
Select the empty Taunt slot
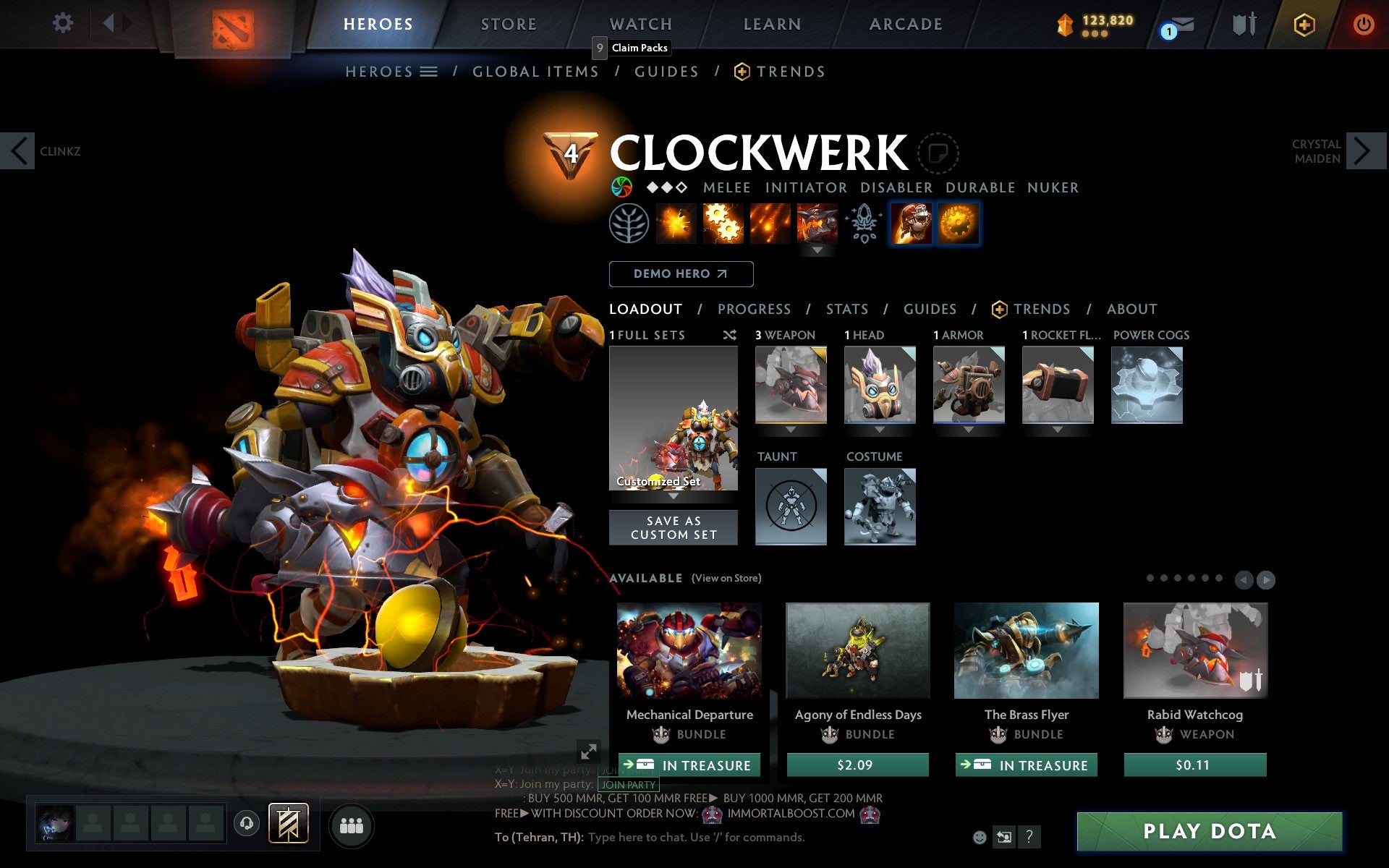(x=790, y=506)
